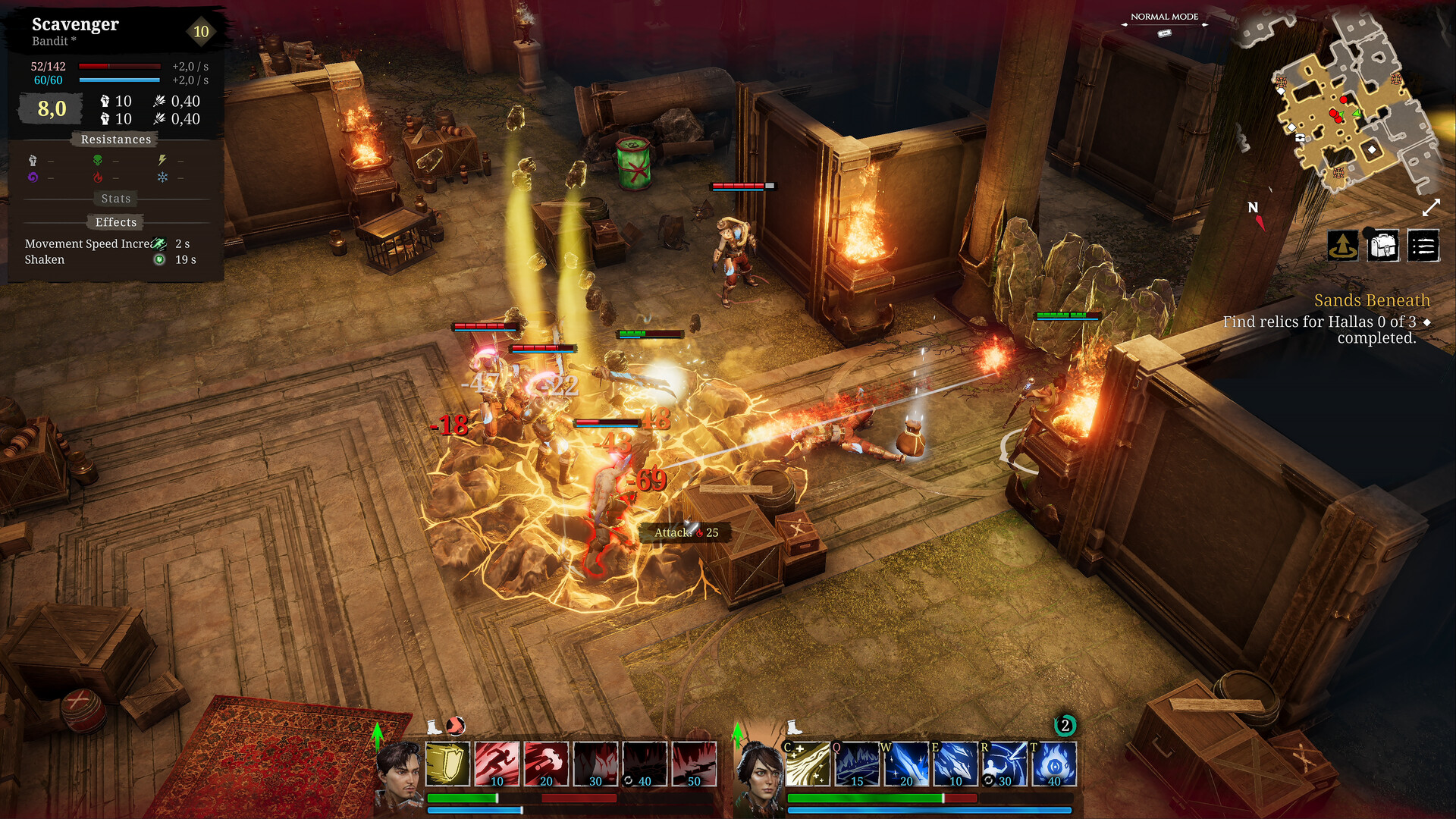Open the inventory backpack icon
This screenshot has width=1456, height=819.
1382,246
